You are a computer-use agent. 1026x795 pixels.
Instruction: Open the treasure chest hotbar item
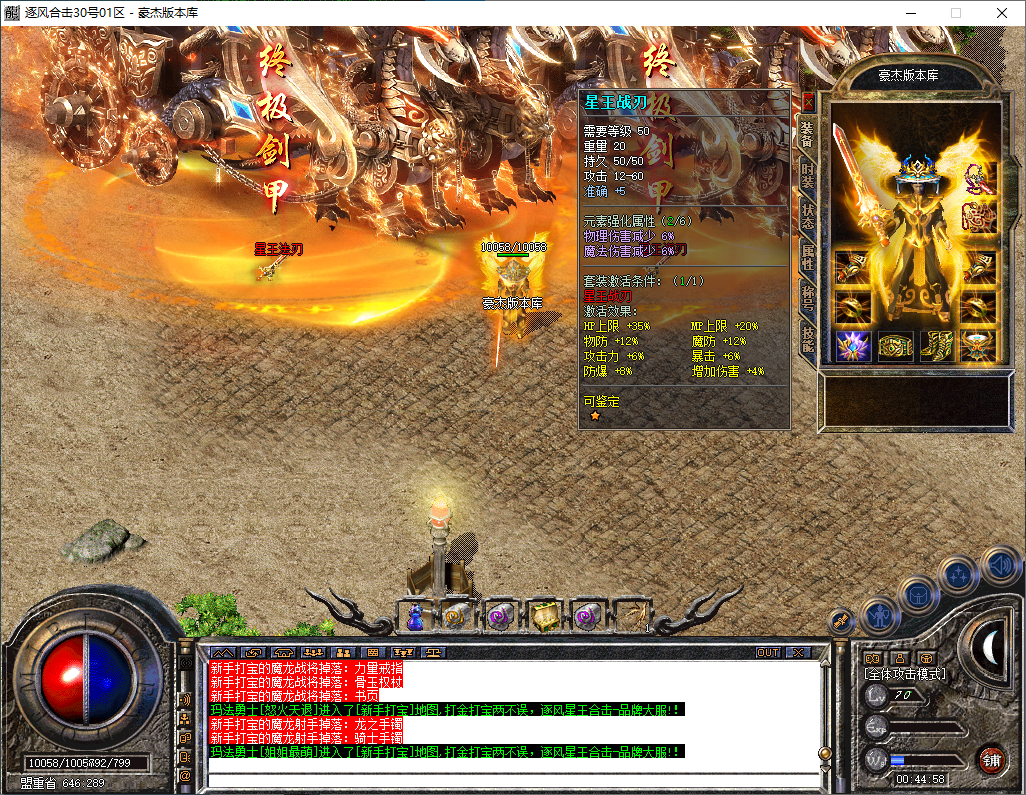pos(543,617)
